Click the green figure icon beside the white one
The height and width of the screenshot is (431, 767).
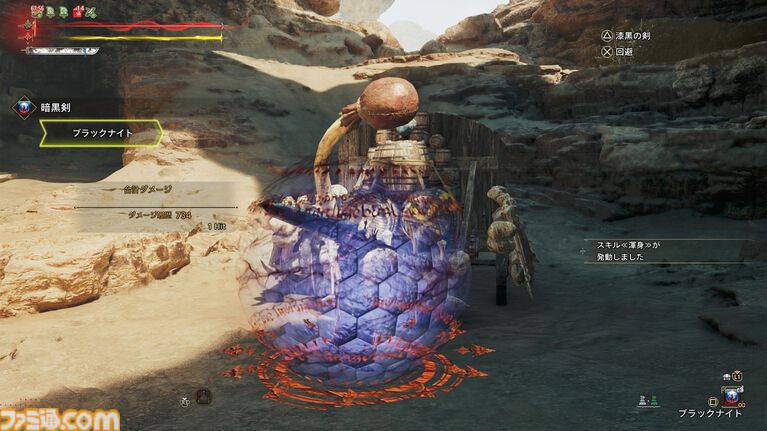coord(653,399)
